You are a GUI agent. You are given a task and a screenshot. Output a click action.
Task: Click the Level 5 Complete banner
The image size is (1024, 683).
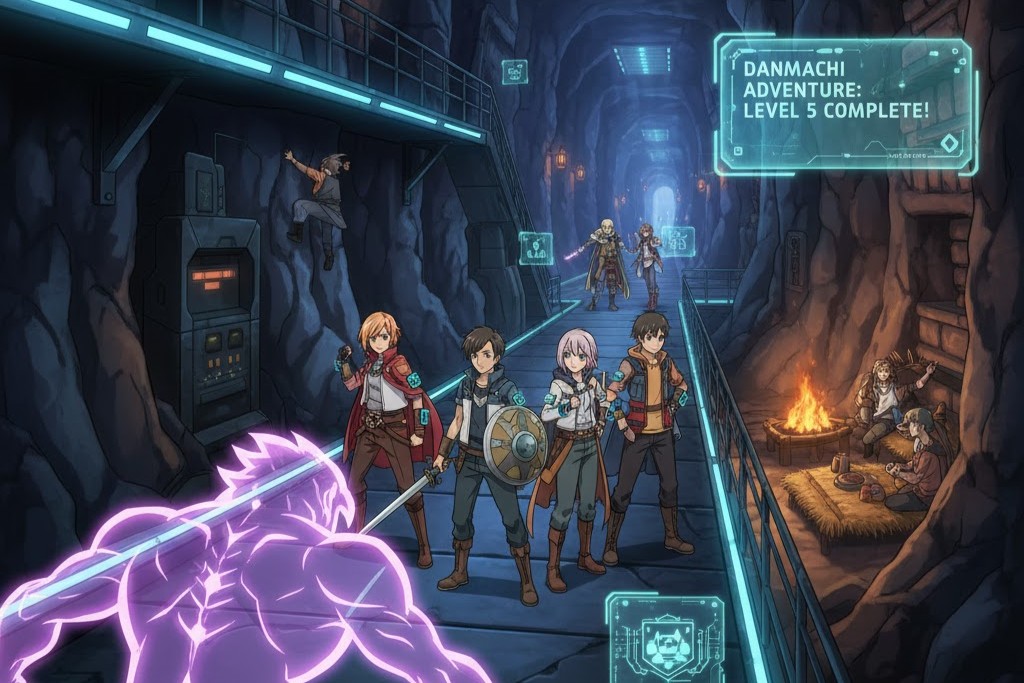[843, 104]
